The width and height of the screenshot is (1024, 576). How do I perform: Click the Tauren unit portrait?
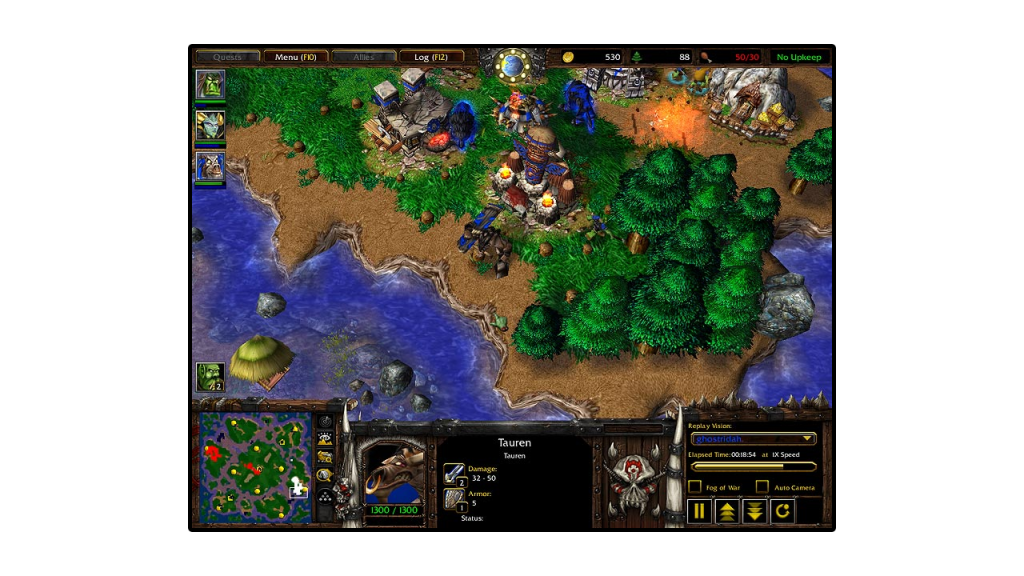pos(395,472)
